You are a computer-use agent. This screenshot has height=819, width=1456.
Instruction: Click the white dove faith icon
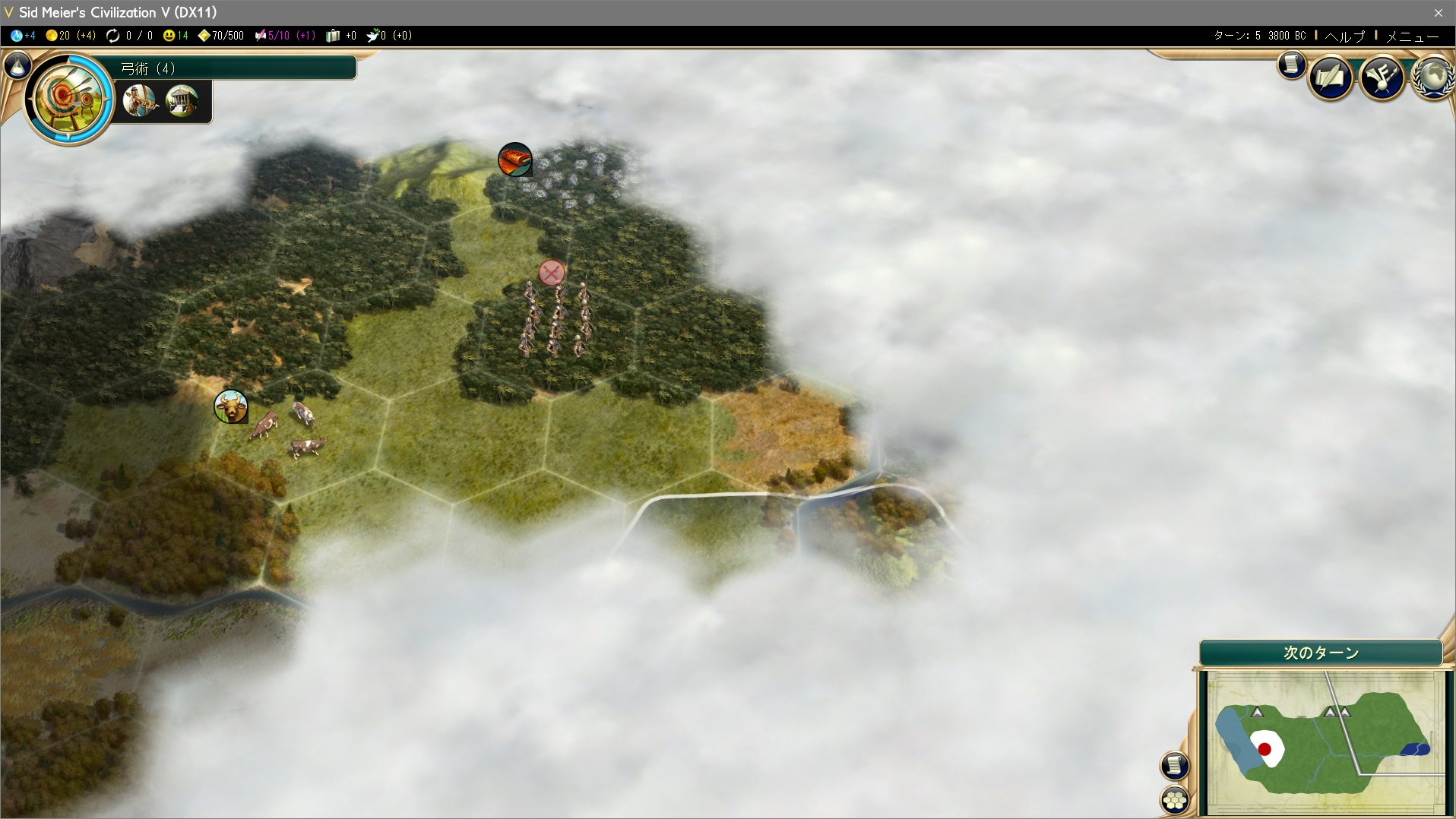pyautogui.click(x=374, y=36)
